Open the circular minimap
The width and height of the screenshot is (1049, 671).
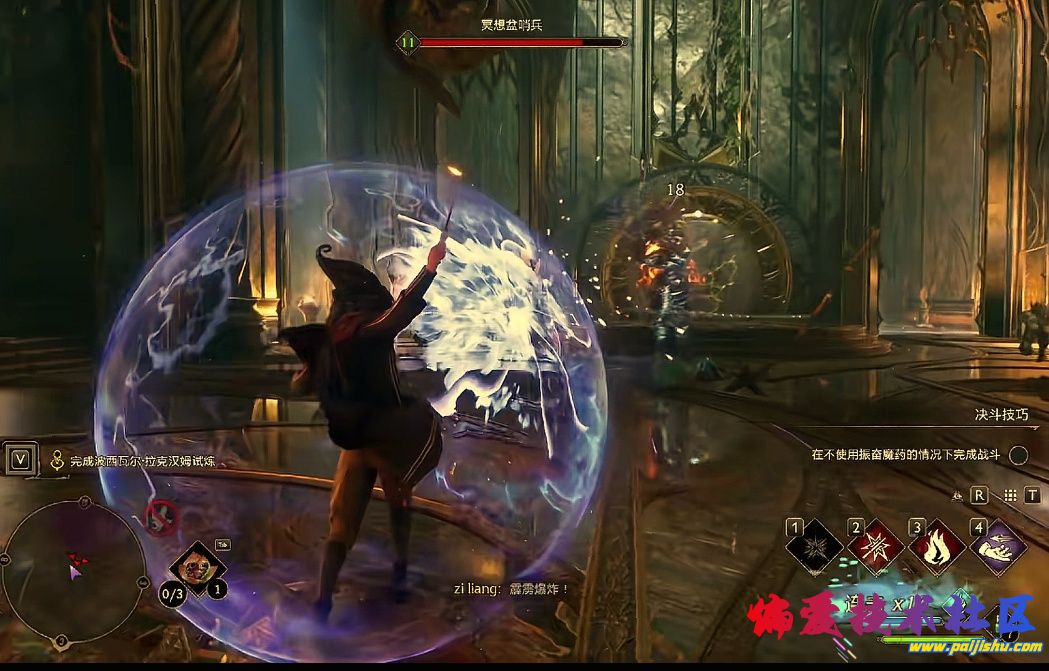(x=73, y=570)
